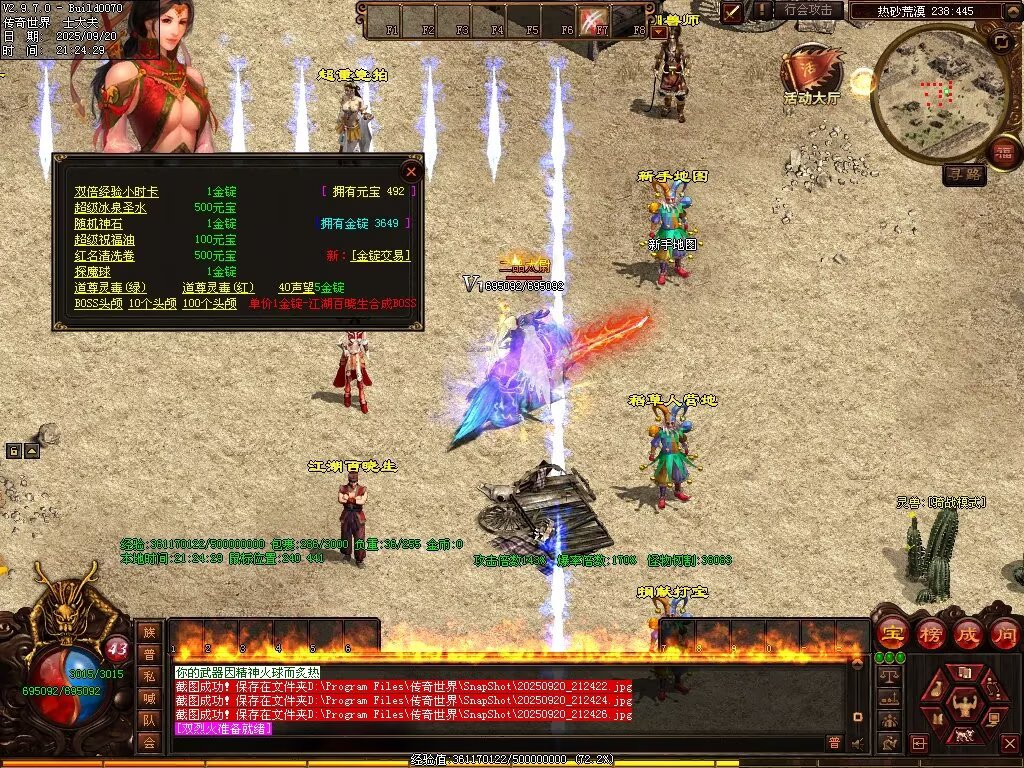Open the 金锭交易 trade link

tap(380, 256)
